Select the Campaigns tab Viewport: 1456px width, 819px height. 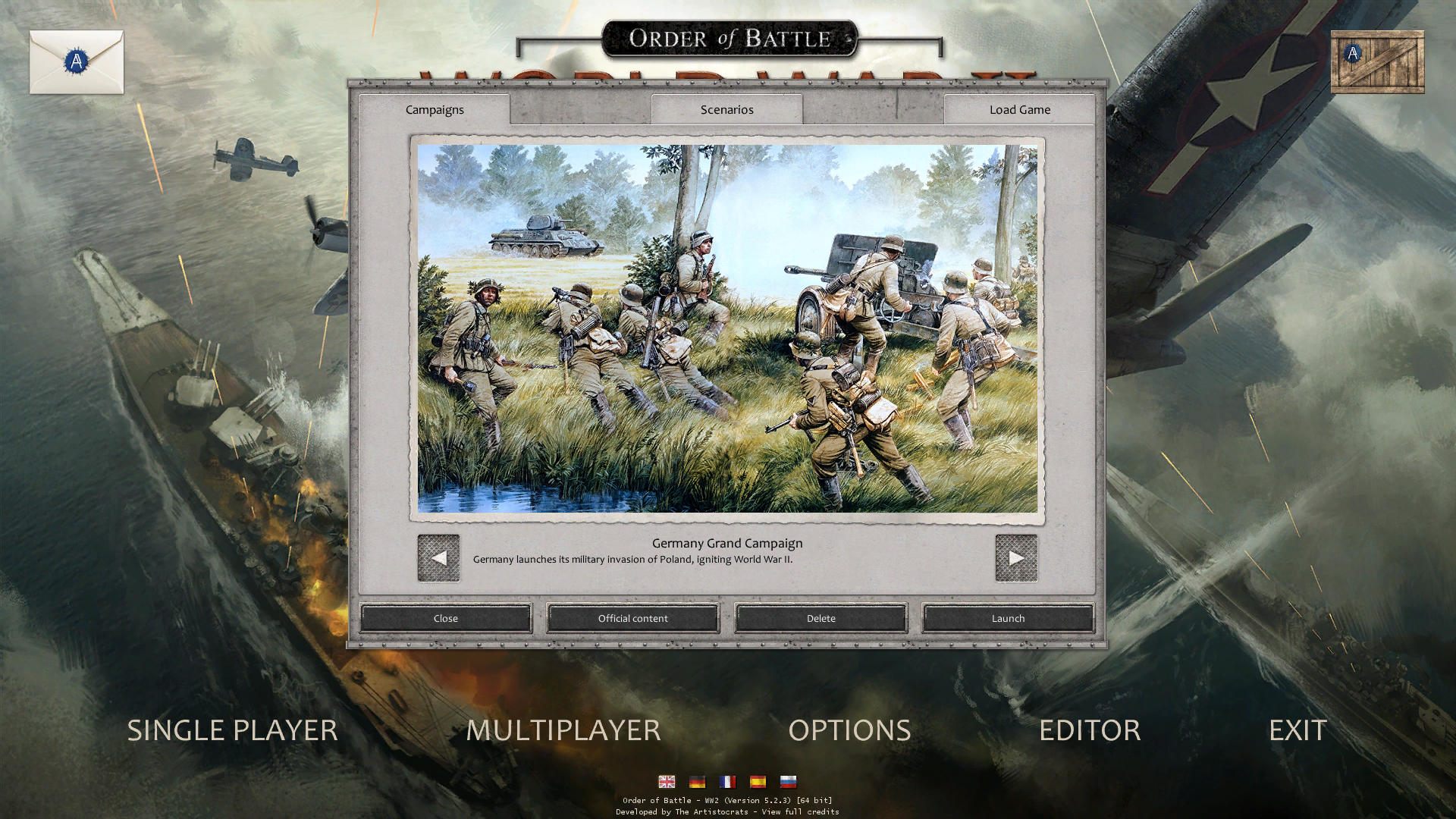(x=435, y=109)
